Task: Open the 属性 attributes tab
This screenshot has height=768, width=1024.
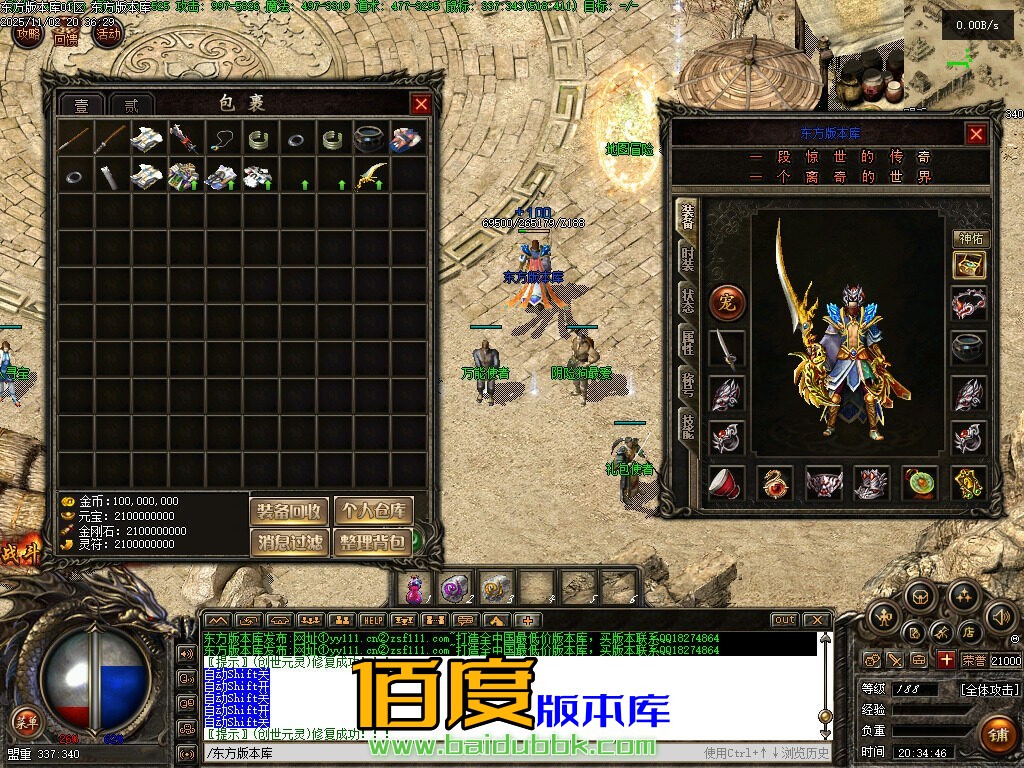Action: (x=687, y=340)
